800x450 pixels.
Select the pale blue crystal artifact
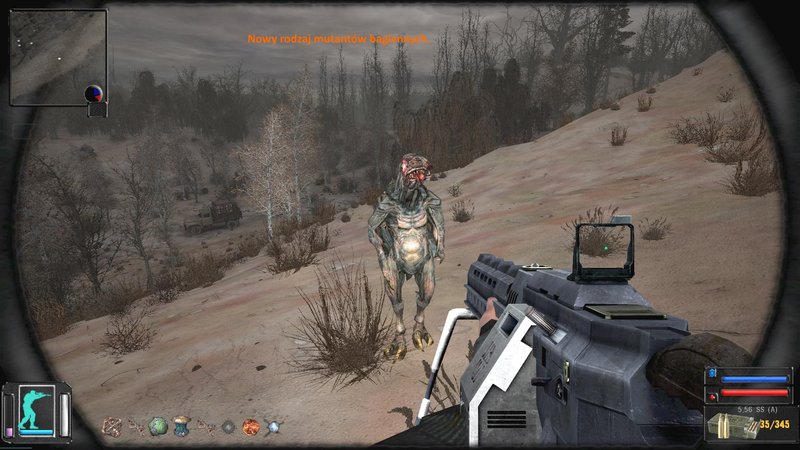[x=274, y=426]
